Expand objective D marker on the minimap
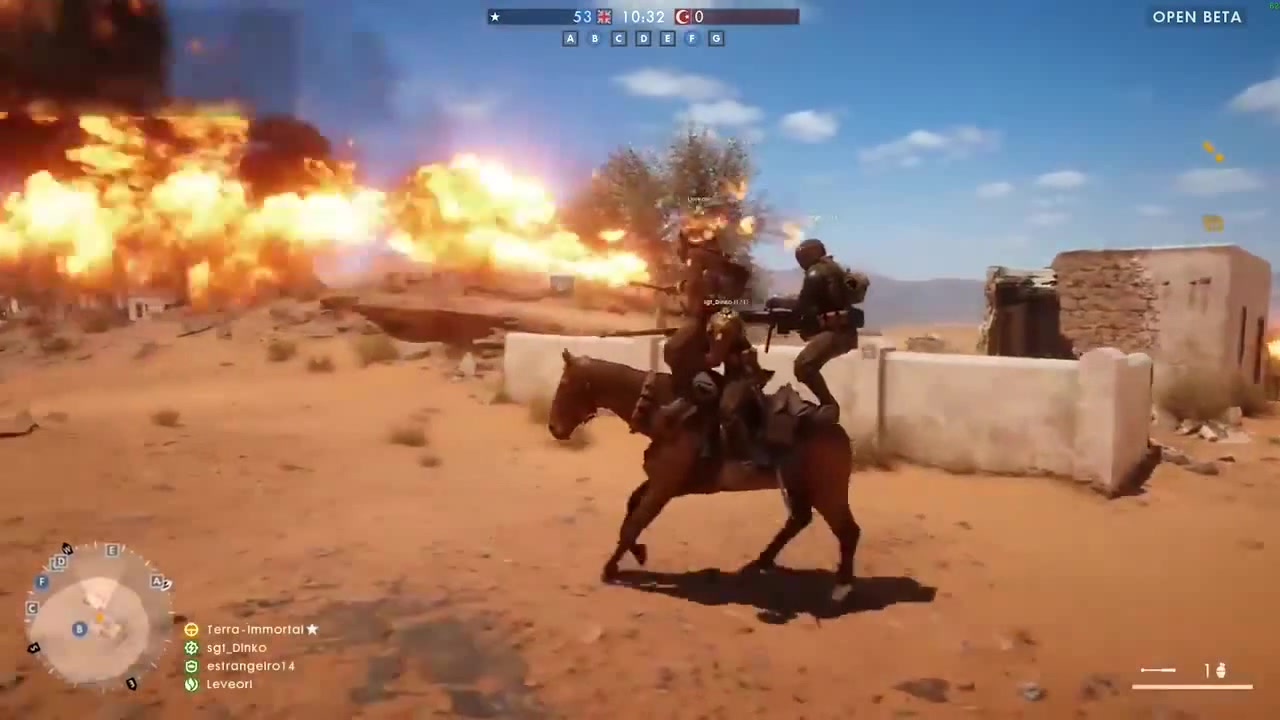The image size is (1280, 720). click(x=59, y=562)
